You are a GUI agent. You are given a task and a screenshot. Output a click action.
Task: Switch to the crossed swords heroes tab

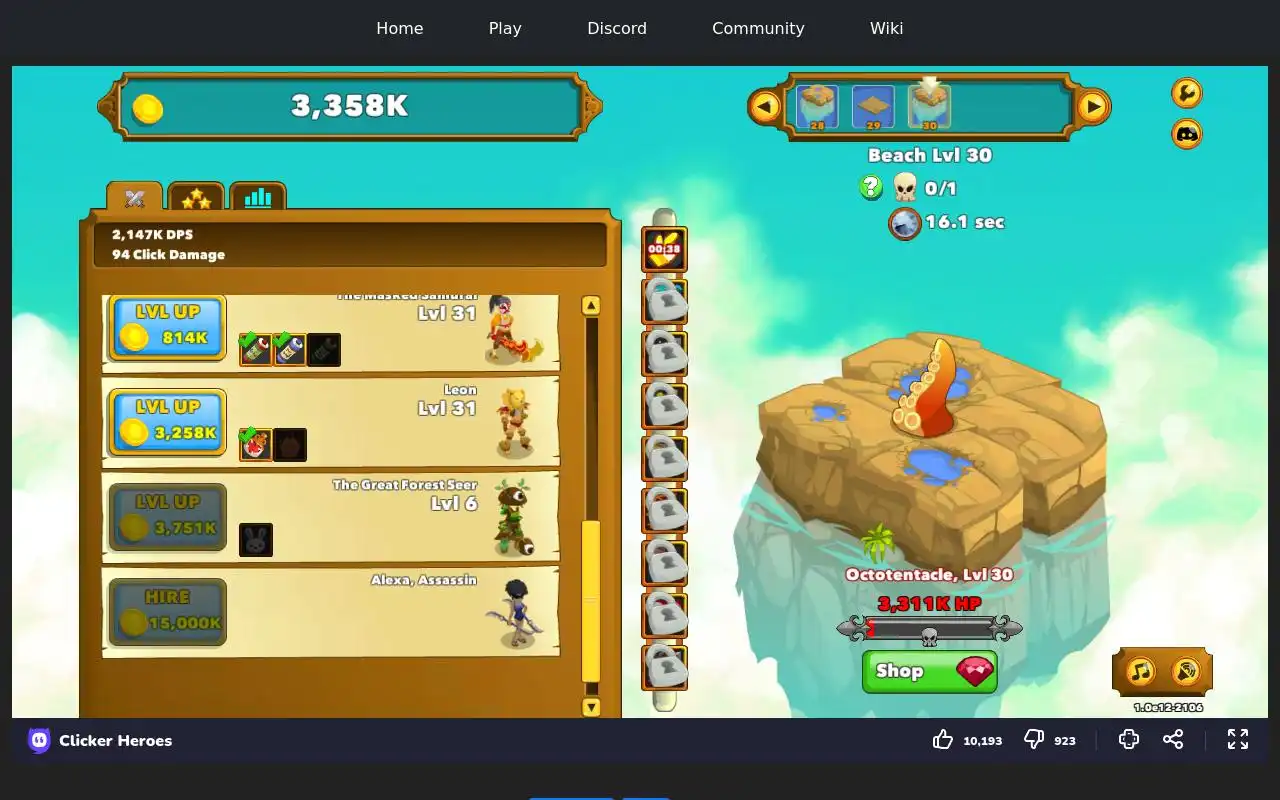tap(135, 198)
